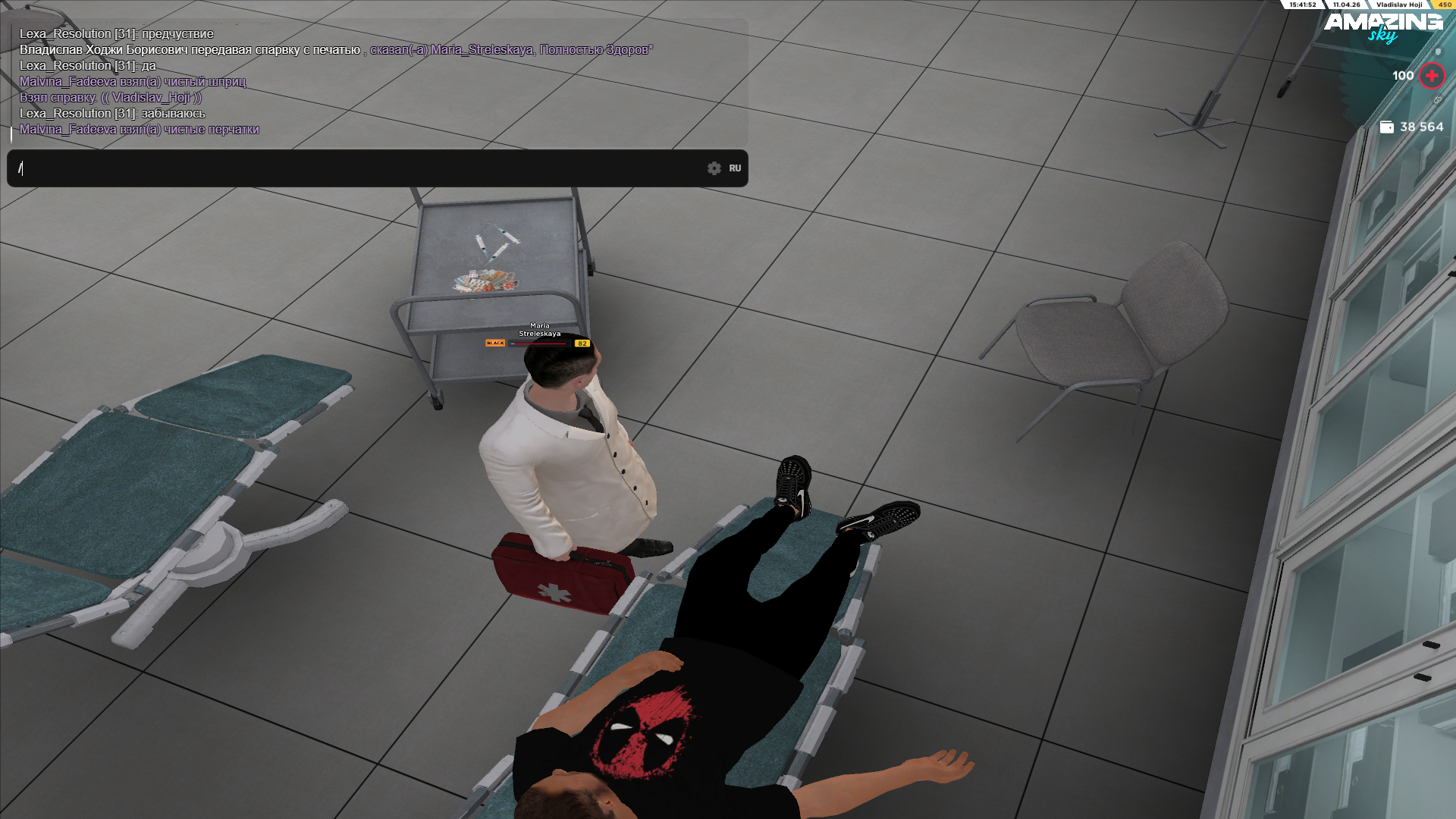Focus the chat input field
This screenshot has height=819, width=1456.
tap(356, 168)
